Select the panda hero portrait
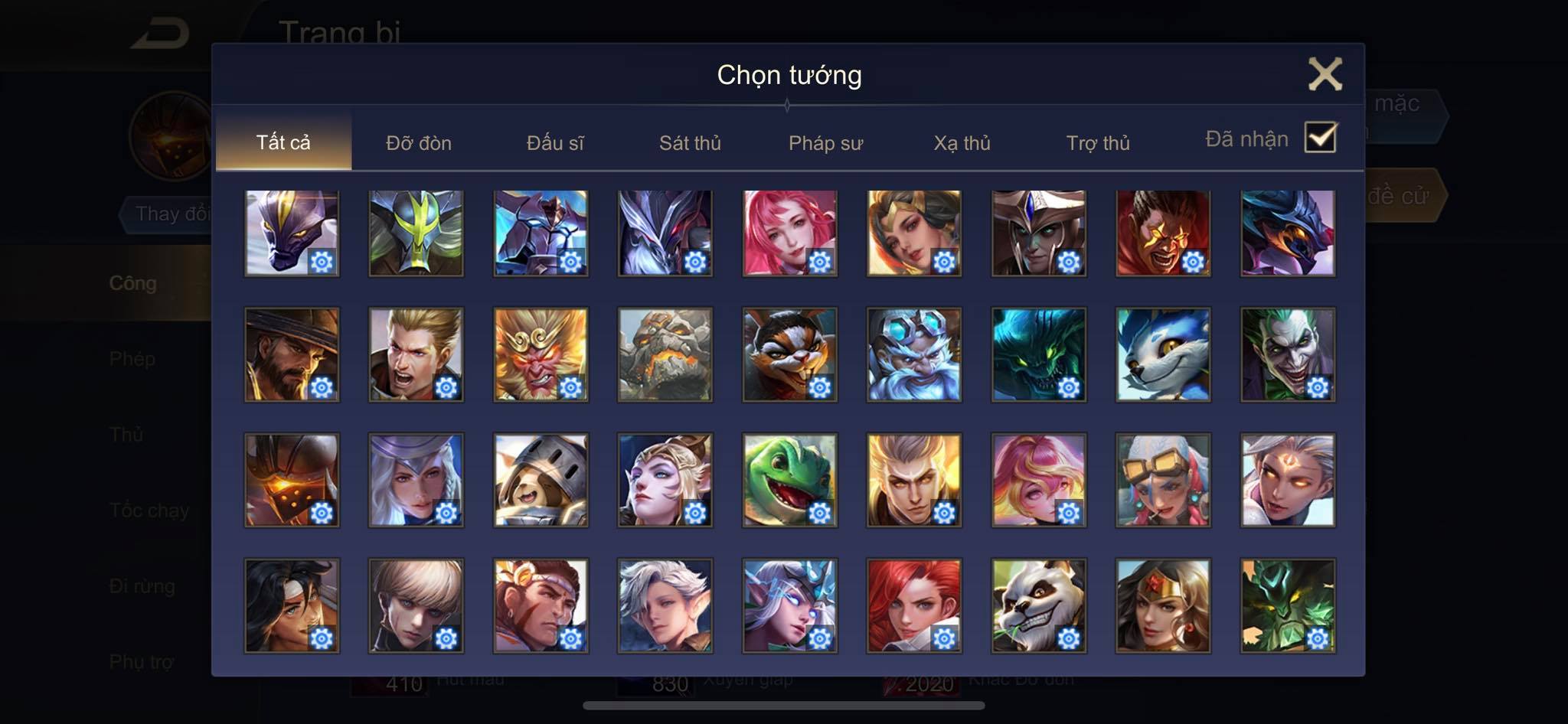Viewport: 1568px width, 724px height. point(1038,605)
